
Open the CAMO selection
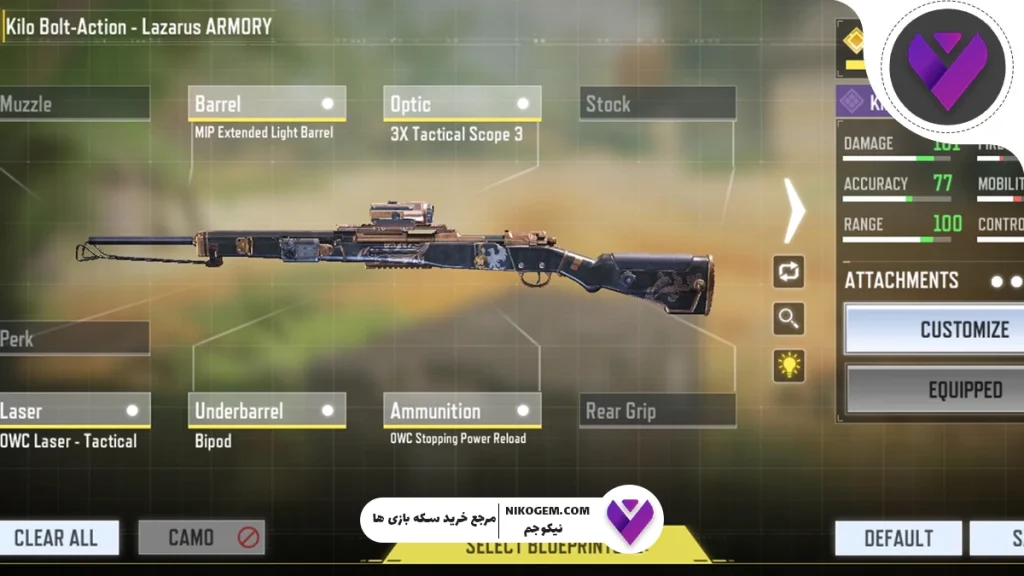pos(201,538)
